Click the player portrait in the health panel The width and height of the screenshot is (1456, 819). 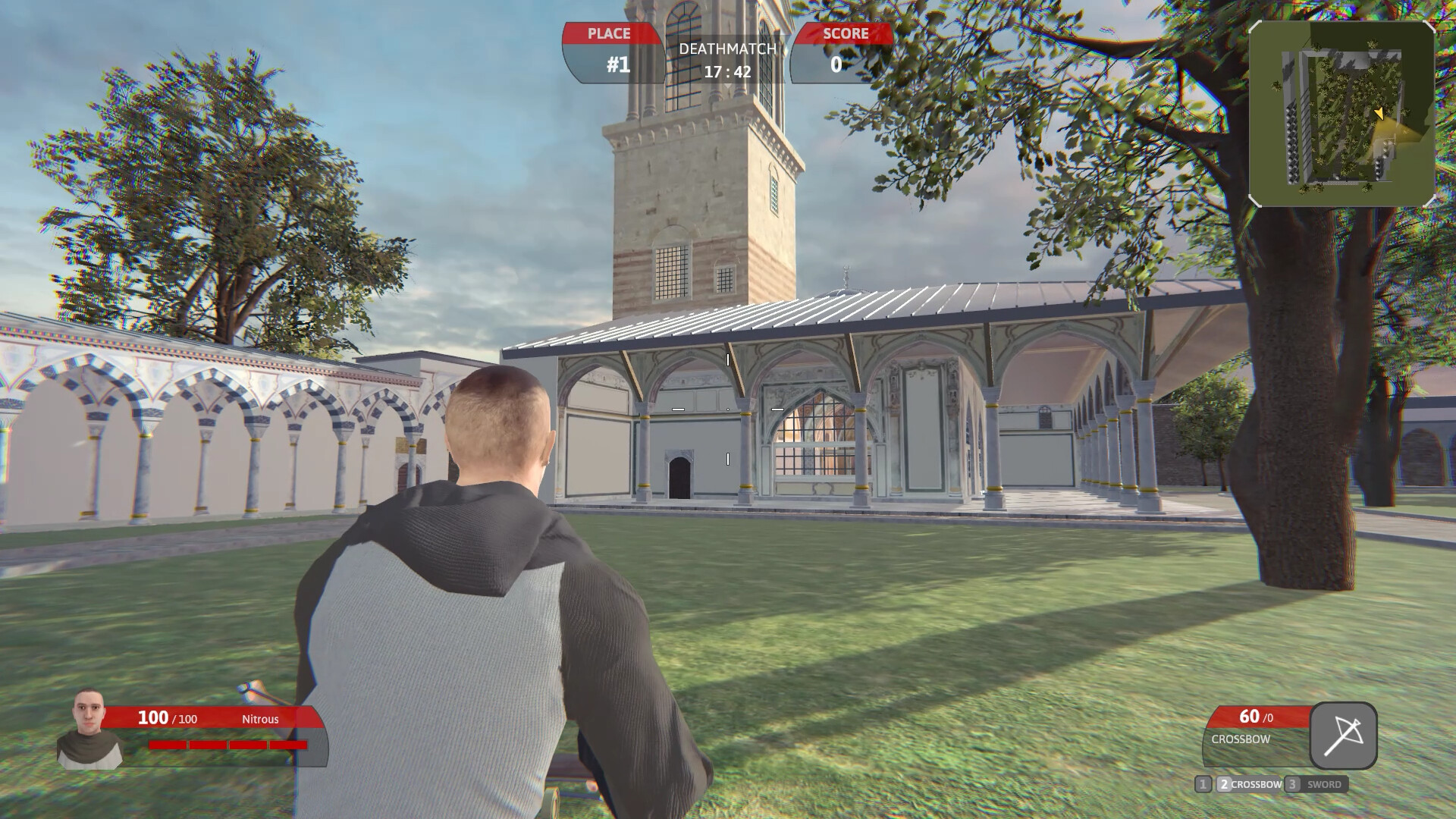[x=89, y=728]
